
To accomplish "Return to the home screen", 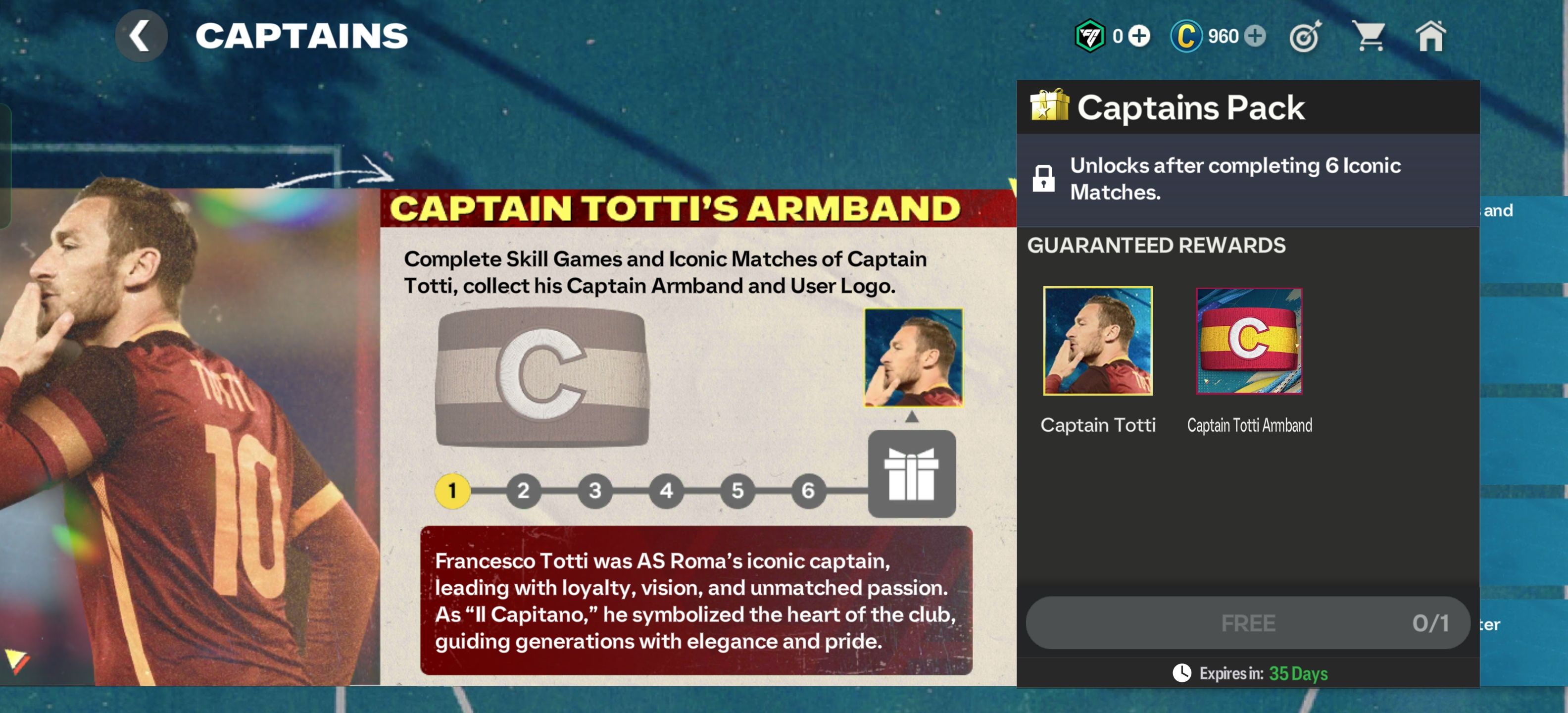I will pos(1430,36).
